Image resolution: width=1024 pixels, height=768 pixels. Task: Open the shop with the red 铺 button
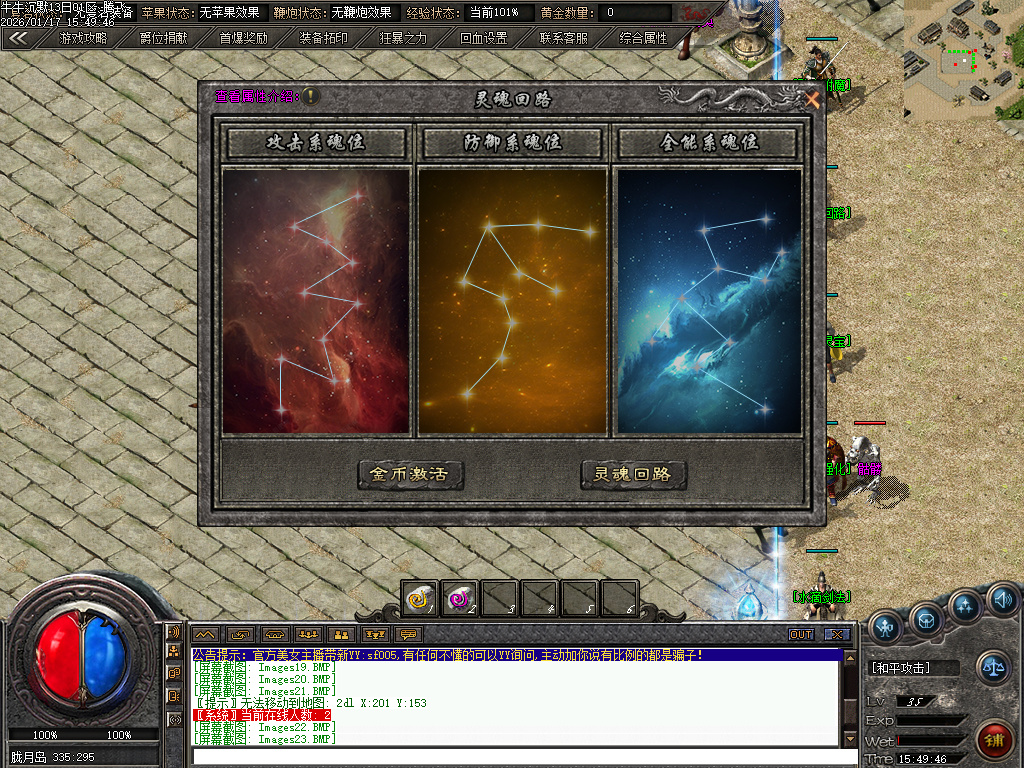(993, 740)
